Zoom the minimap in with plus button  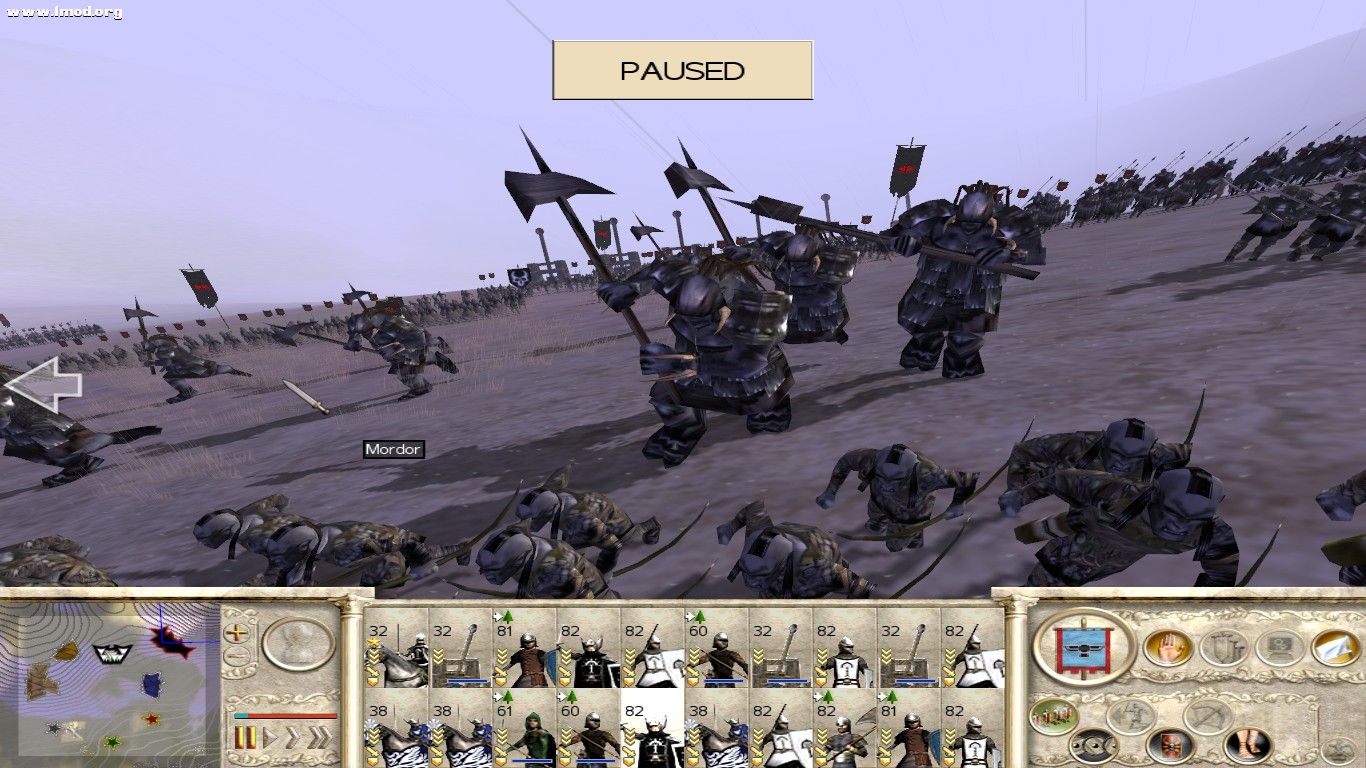(x=235, y=633)
